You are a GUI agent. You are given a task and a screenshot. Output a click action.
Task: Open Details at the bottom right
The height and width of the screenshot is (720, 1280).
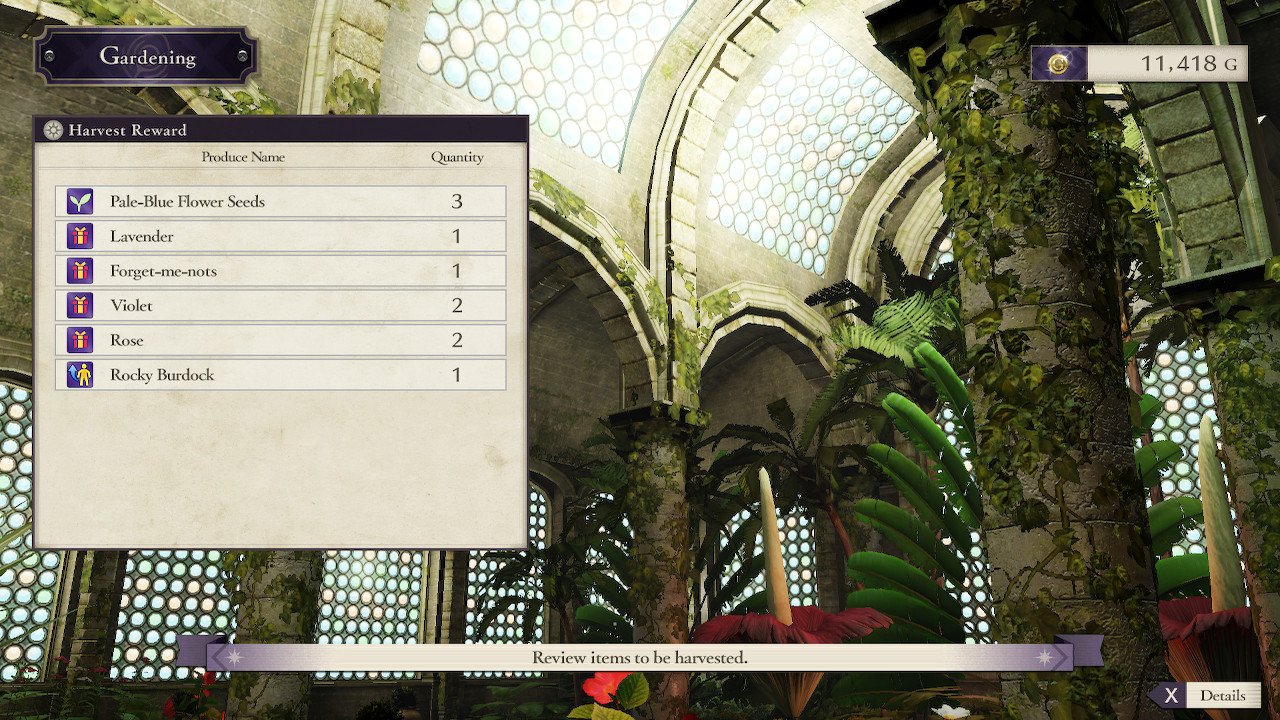pos(1222,696)
